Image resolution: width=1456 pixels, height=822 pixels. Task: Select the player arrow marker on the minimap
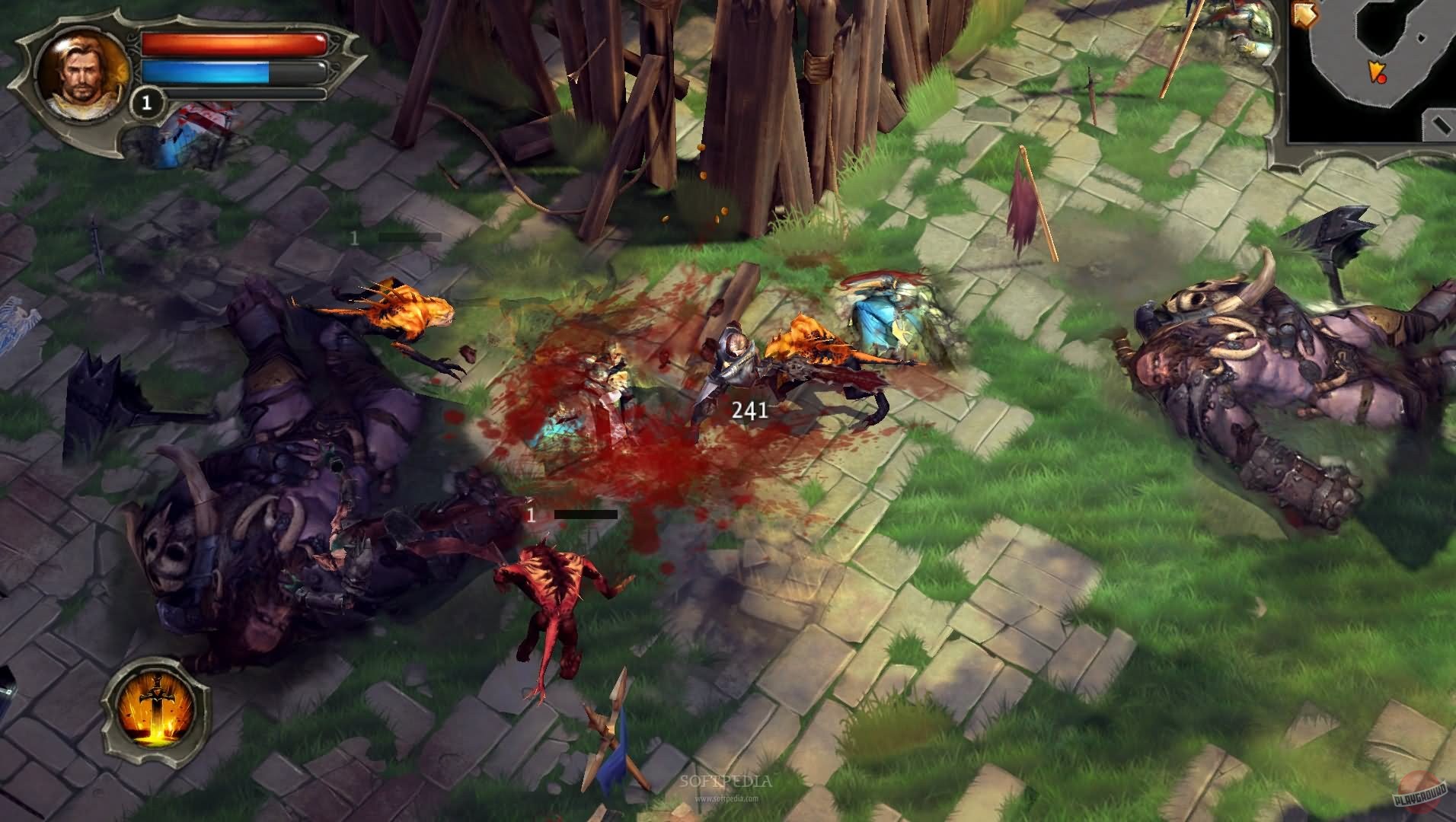(1375, 71)
